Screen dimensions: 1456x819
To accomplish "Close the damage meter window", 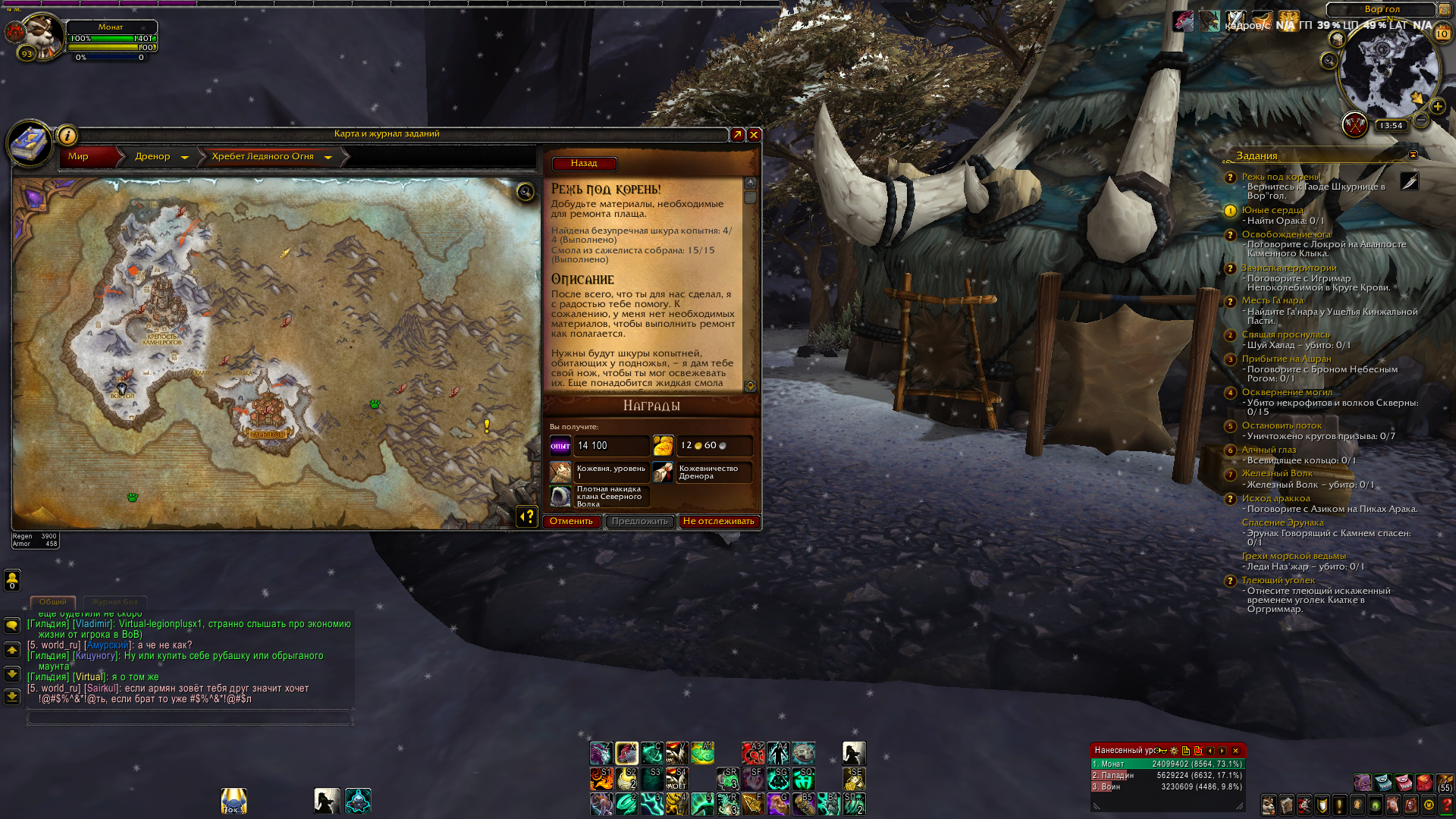I will click(1235, 751).
